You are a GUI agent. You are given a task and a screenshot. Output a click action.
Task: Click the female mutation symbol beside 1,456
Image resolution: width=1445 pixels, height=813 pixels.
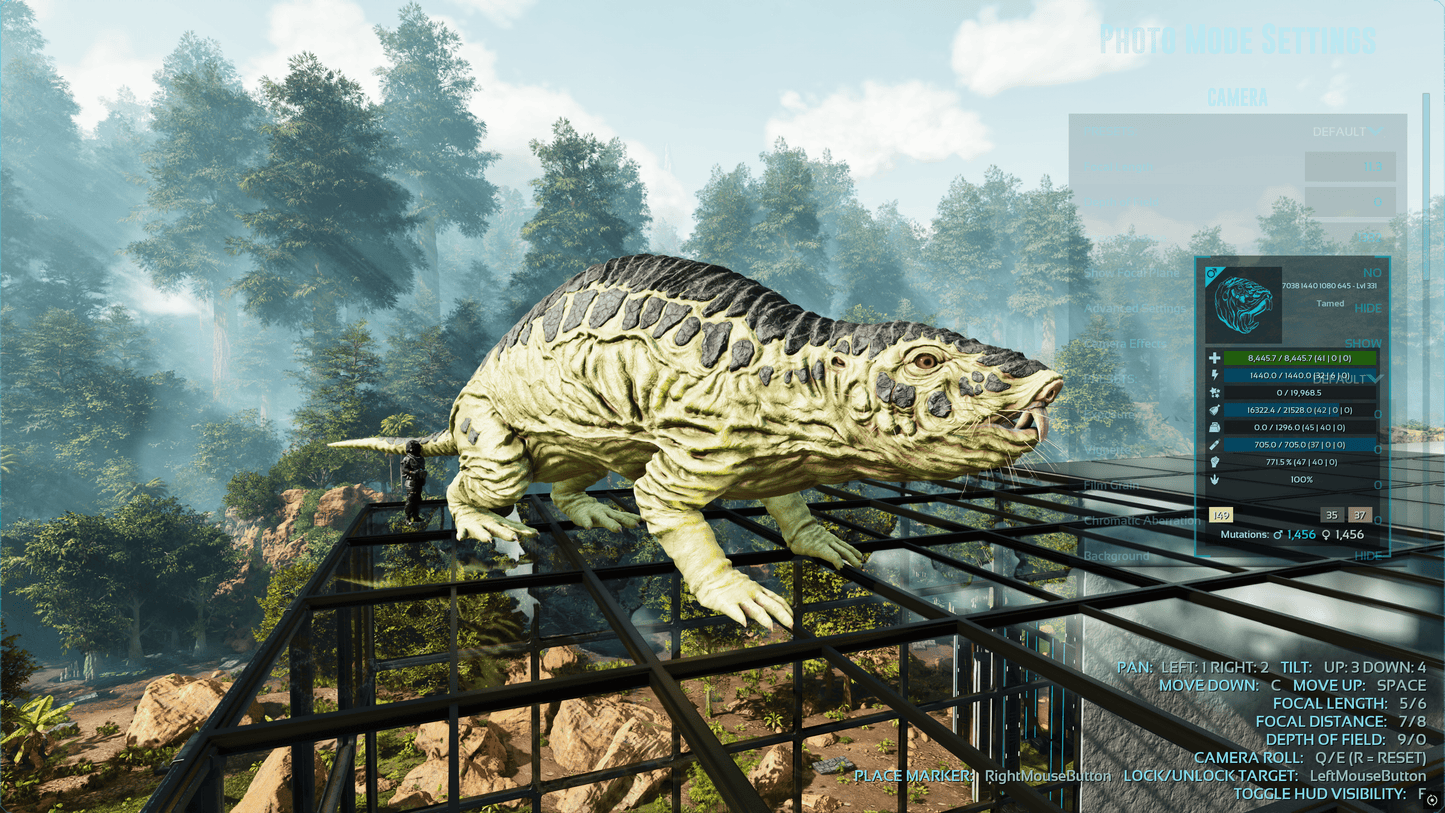click(1326, 534)
